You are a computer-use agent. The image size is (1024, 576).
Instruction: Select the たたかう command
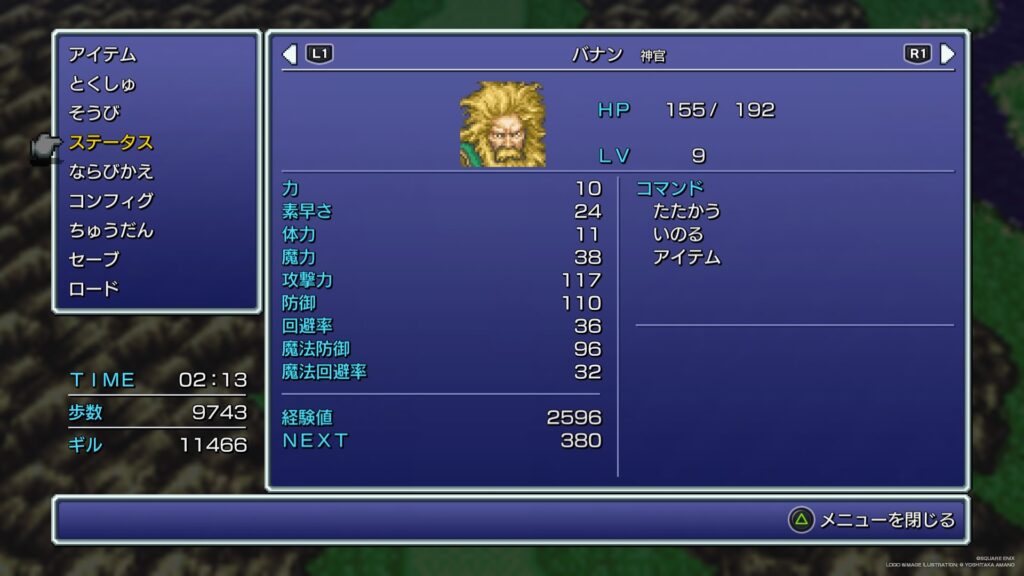point(686,211)
